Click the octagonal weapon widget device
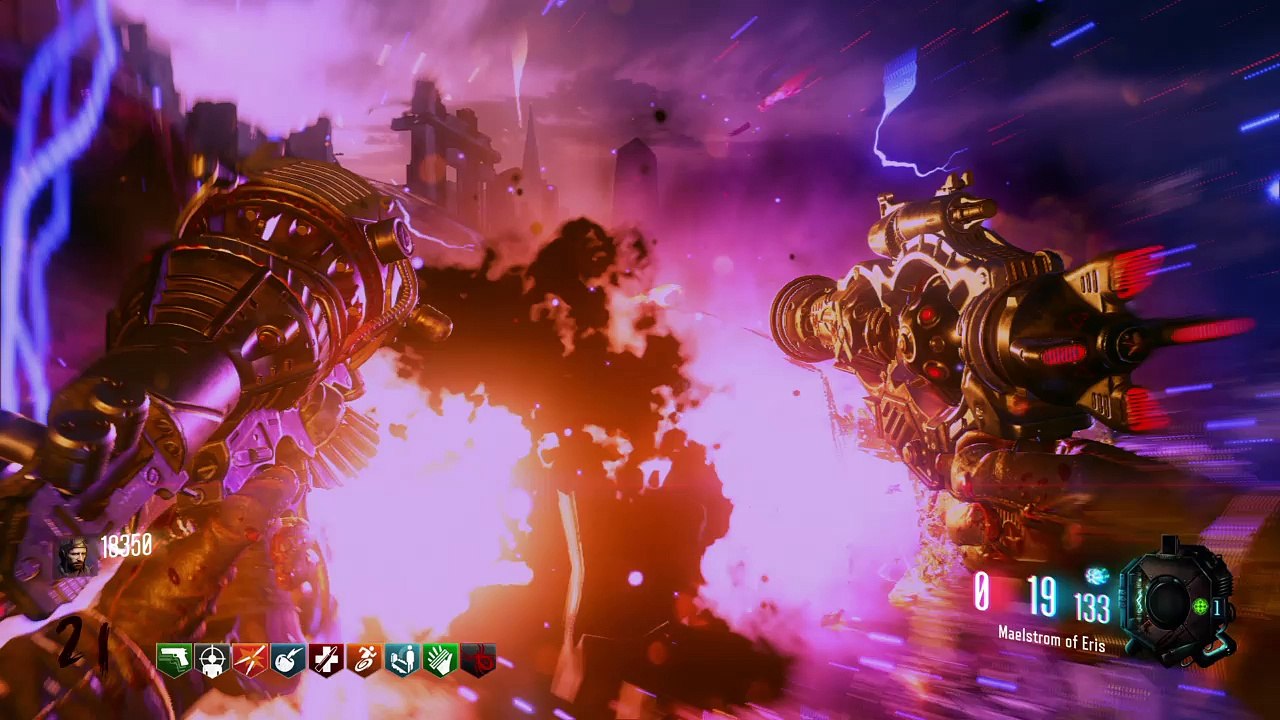Screen dimensions: 1280x720 point(1168,600)
